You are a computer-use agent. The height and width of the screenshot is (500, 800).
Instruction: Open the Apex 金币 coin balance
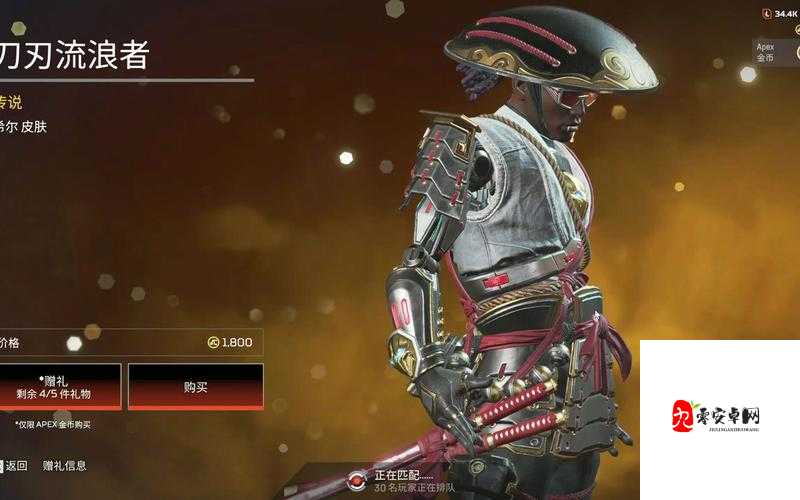[772, 51]
